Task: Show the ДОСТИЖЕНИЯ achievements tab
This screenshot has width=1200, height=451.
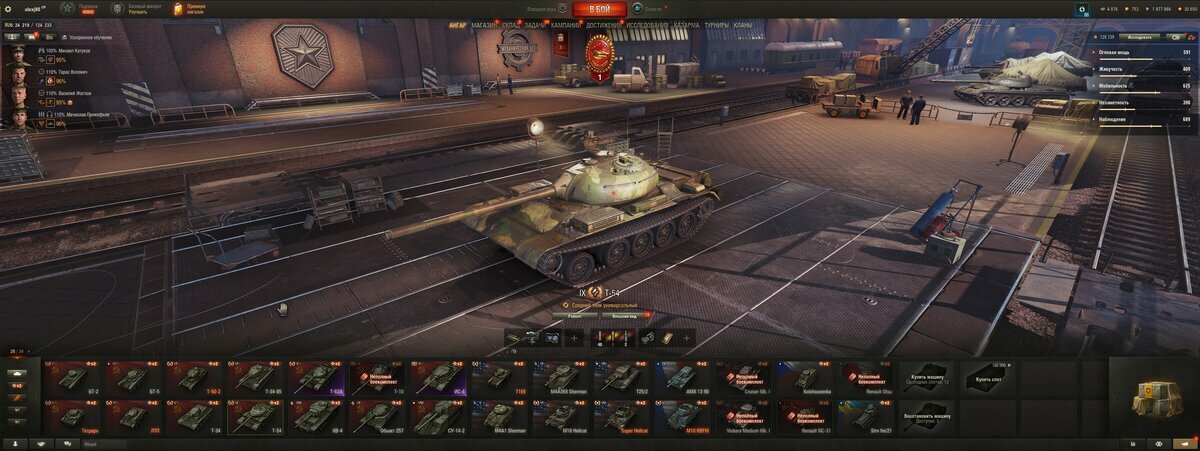Action: tap(605, 24)
